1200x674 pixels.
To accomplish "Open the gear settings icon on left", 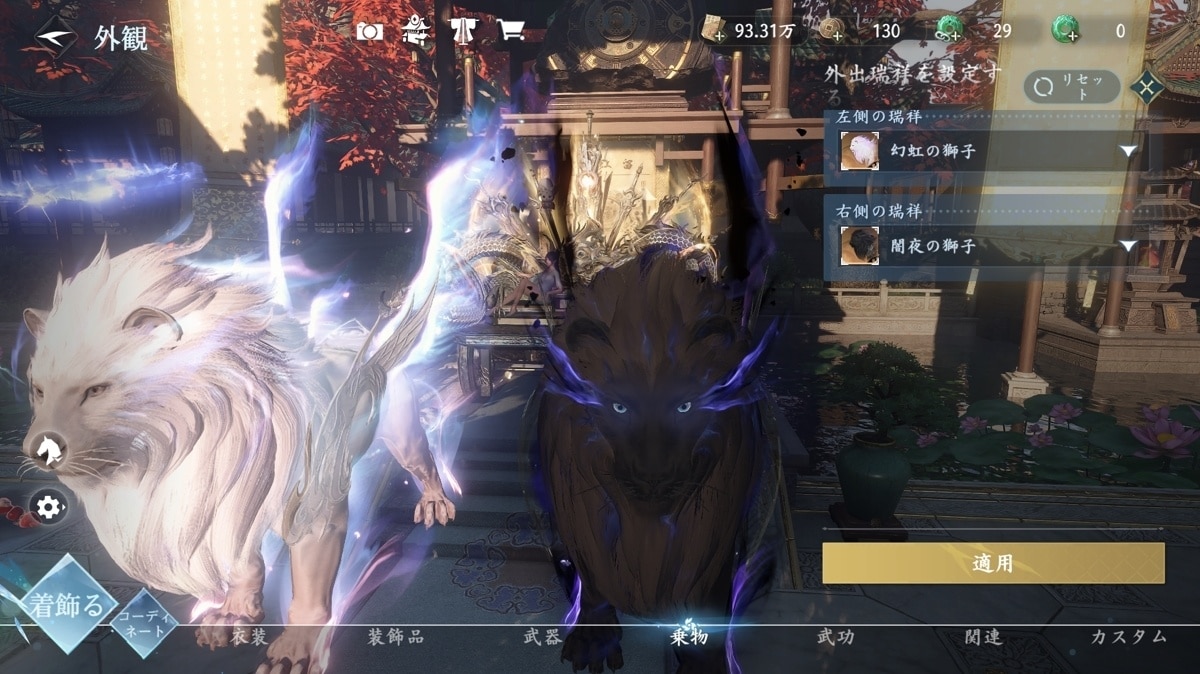I will (48, 507).
